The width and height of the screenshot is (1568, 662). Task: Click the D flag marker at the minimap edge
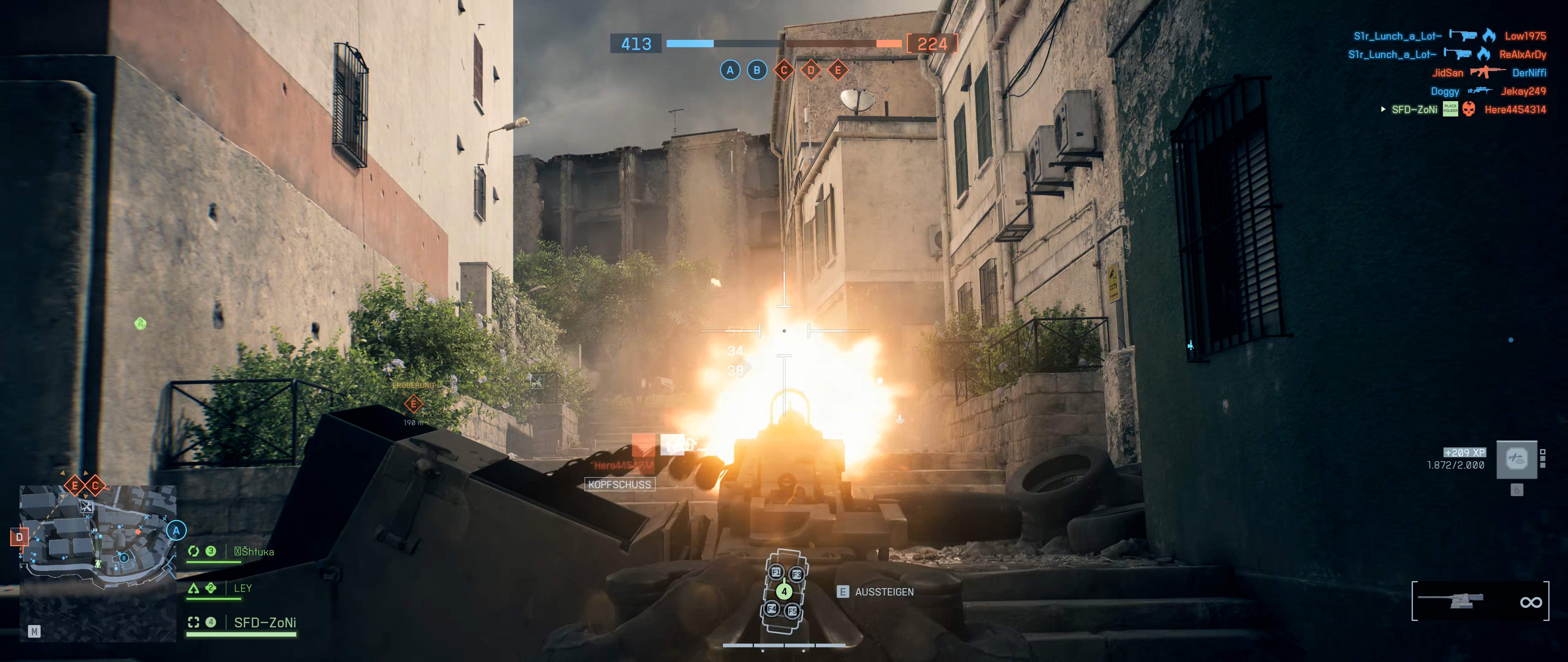[20, 537]
